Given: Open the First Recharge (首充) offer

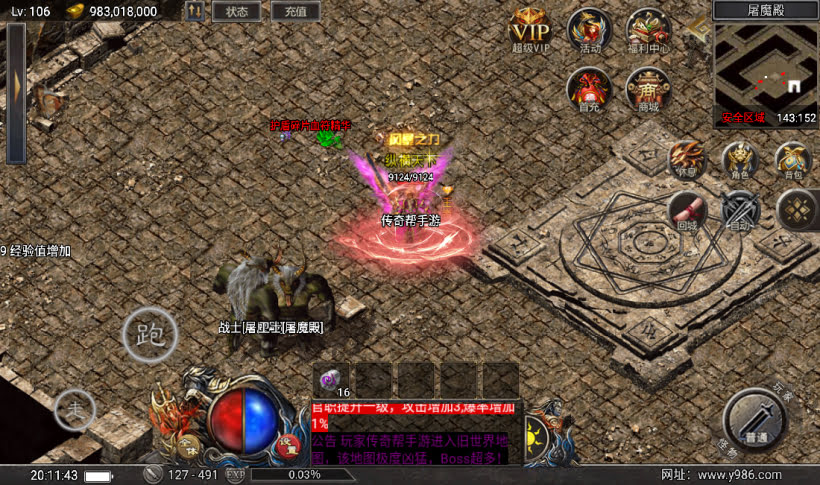Looking at the screenshot, I should pyautogui.click(x=589, y=88).
